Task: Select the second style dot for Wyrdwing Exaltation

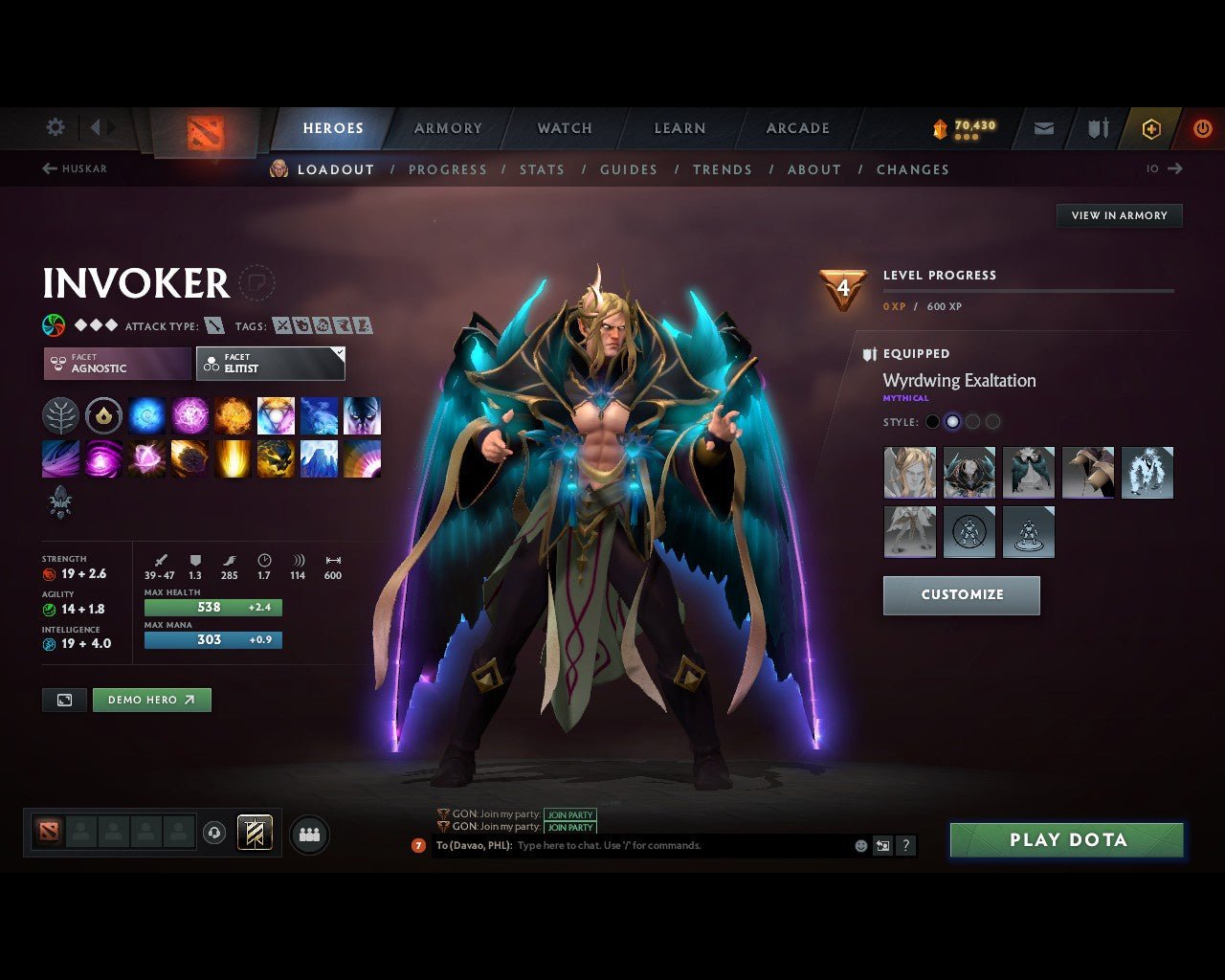Action: point(952,421)
